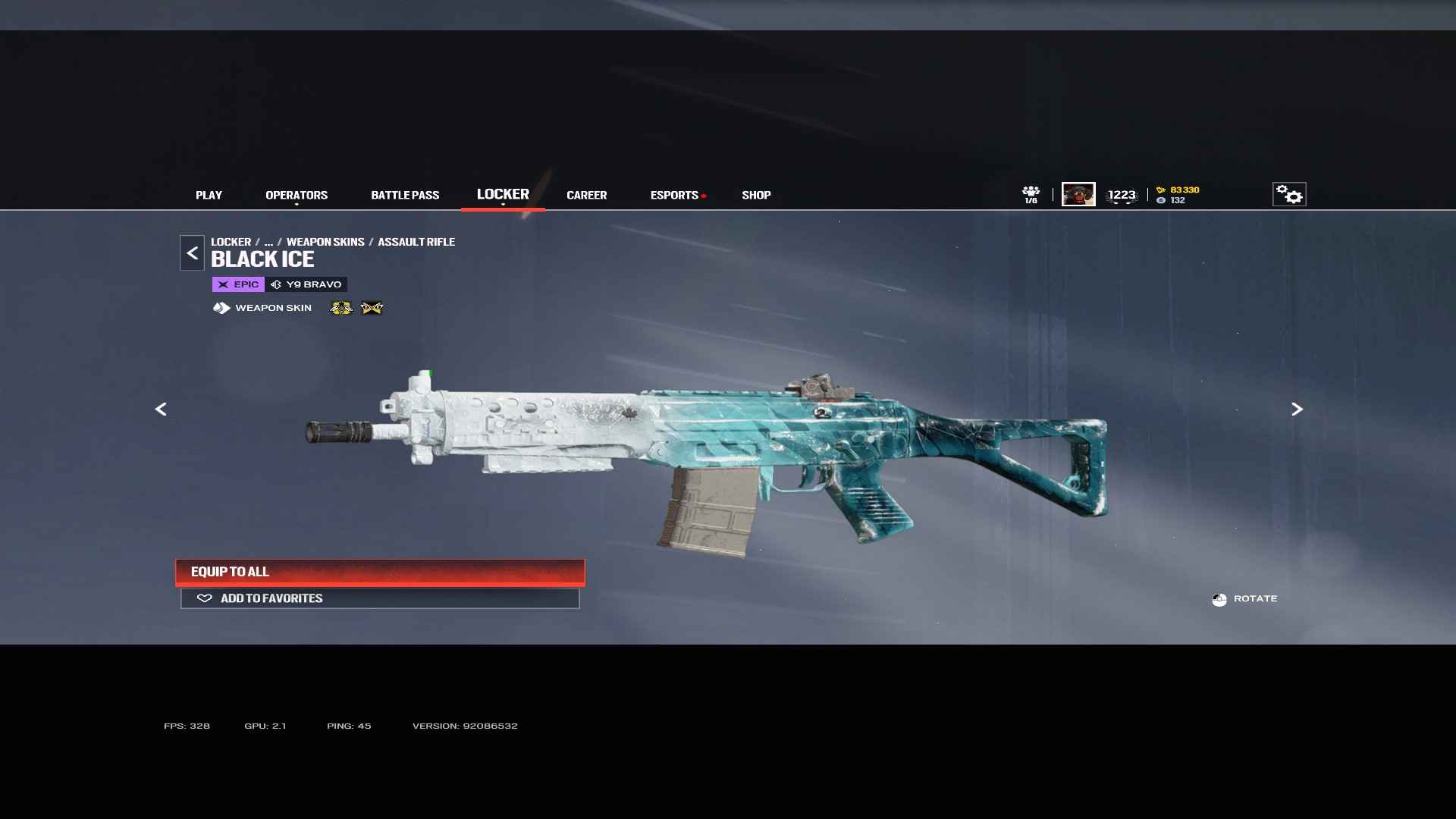1456x819 pixels.
Task: Switch to the Operators tab
Action: [x=297, y=195]
